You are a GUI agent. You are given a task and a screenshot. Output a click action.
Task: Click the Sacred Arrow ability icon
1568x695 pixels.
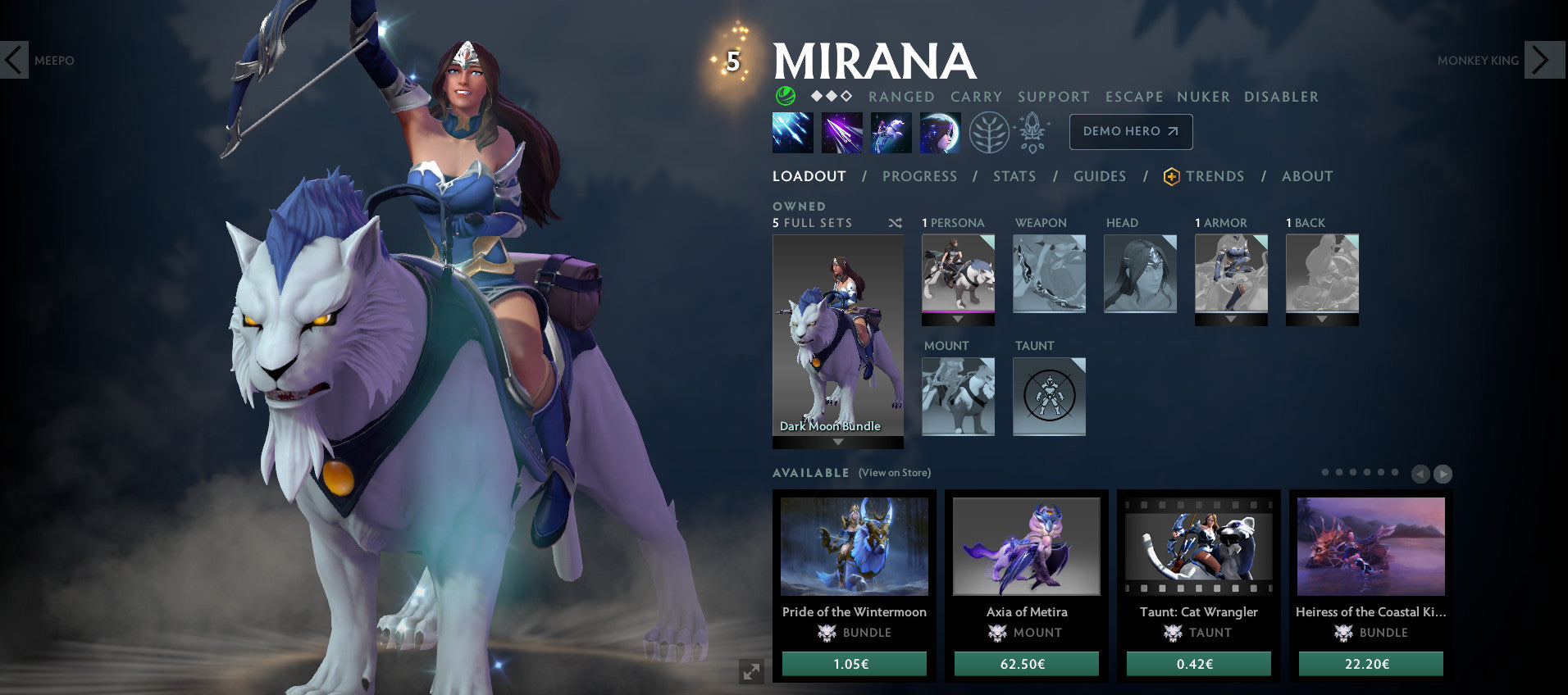tap(841, 132)
